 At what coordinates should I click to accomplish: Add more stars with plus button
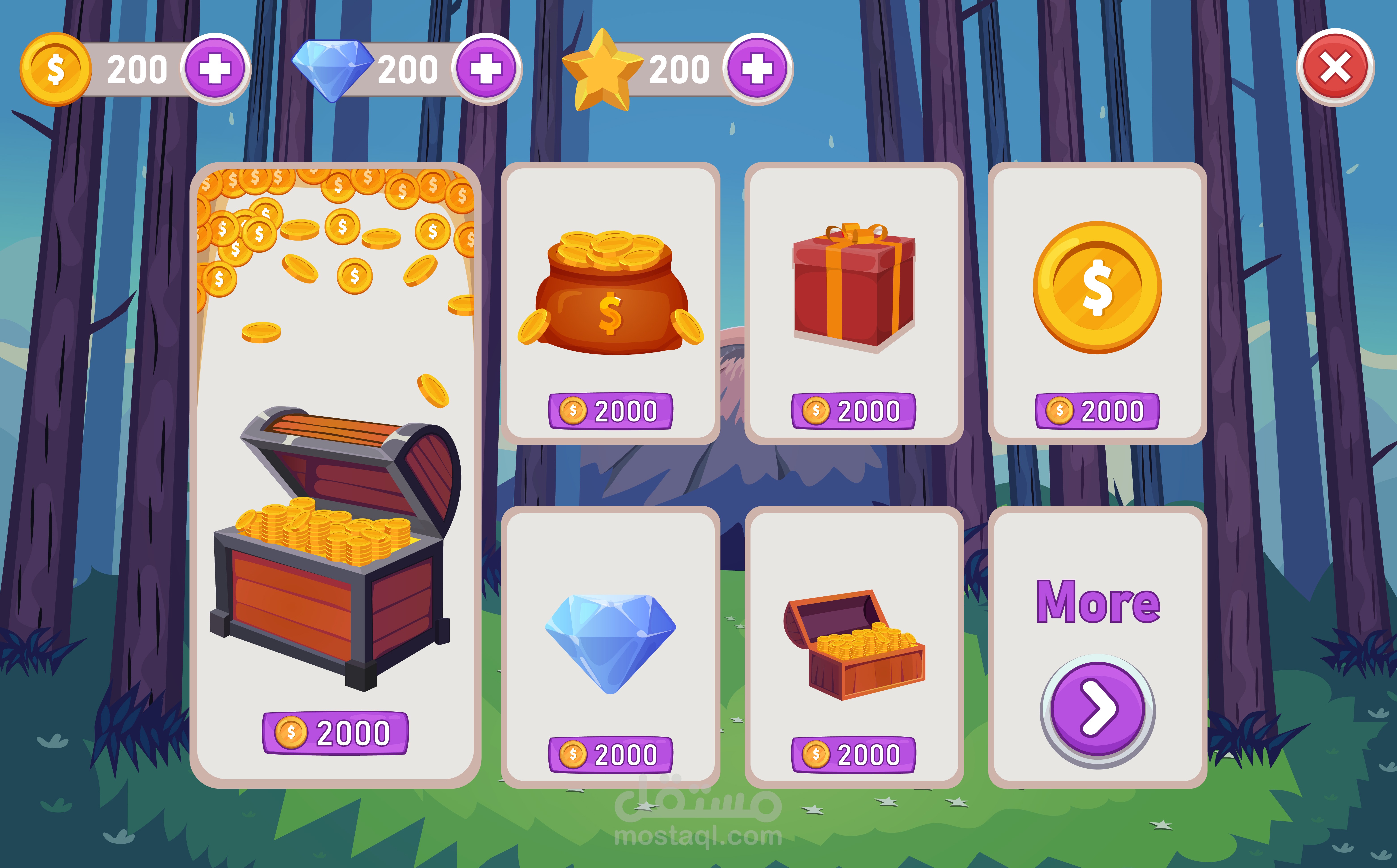[x=758, y=69]
